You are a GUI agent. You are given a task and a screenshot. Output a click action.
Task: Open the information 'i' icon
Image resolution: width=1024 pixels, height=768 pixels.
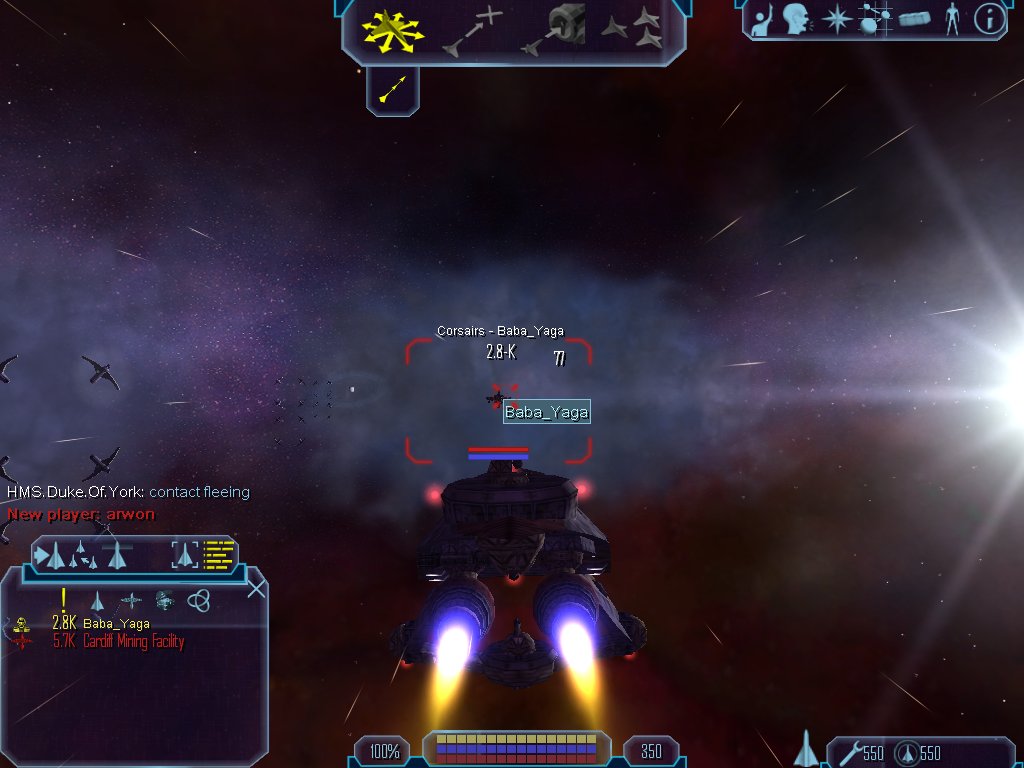point(989,19)
